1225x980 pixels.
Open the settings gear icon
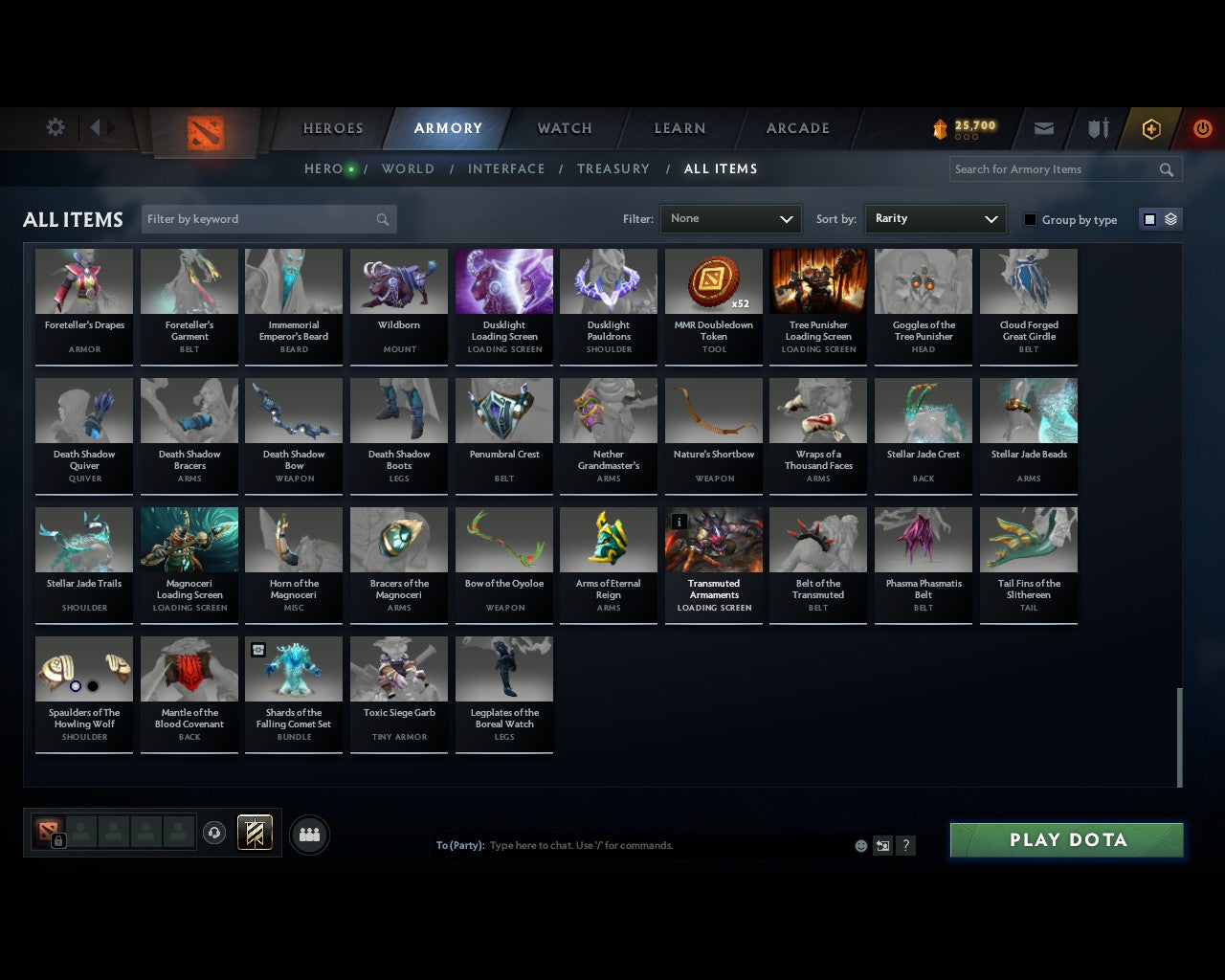[55, 126]
